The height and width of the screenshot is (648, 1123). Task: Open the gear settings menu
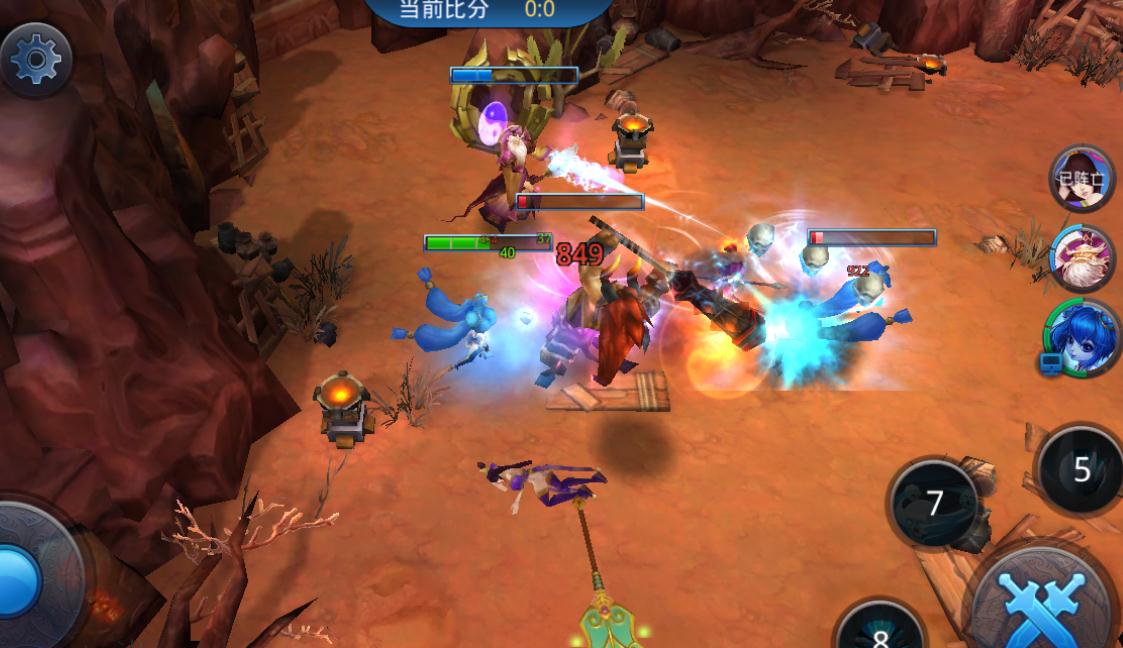[36, 60]
